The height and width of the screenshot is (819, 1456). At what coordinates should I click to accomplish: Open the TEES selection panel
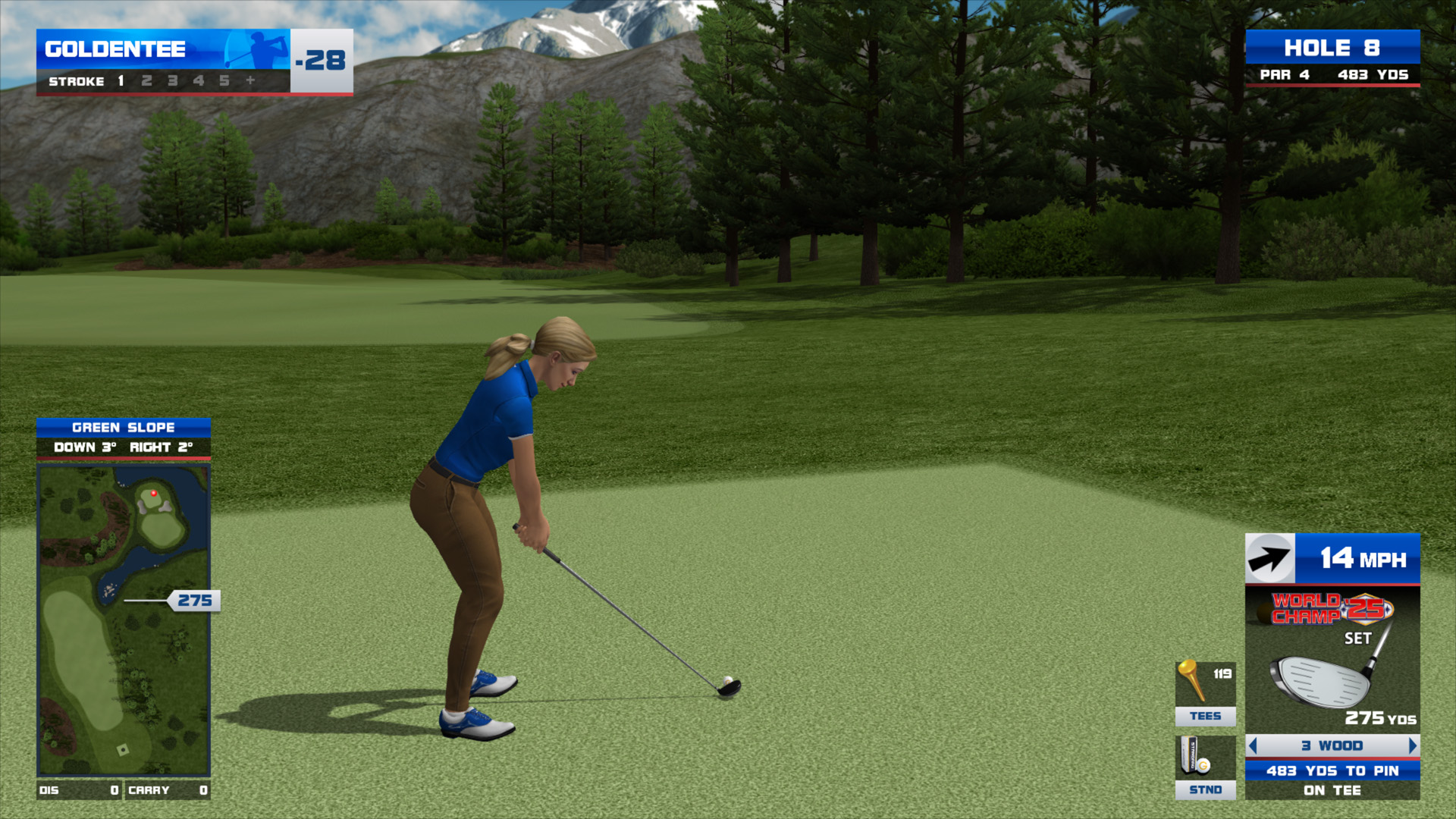[1205, 693]
